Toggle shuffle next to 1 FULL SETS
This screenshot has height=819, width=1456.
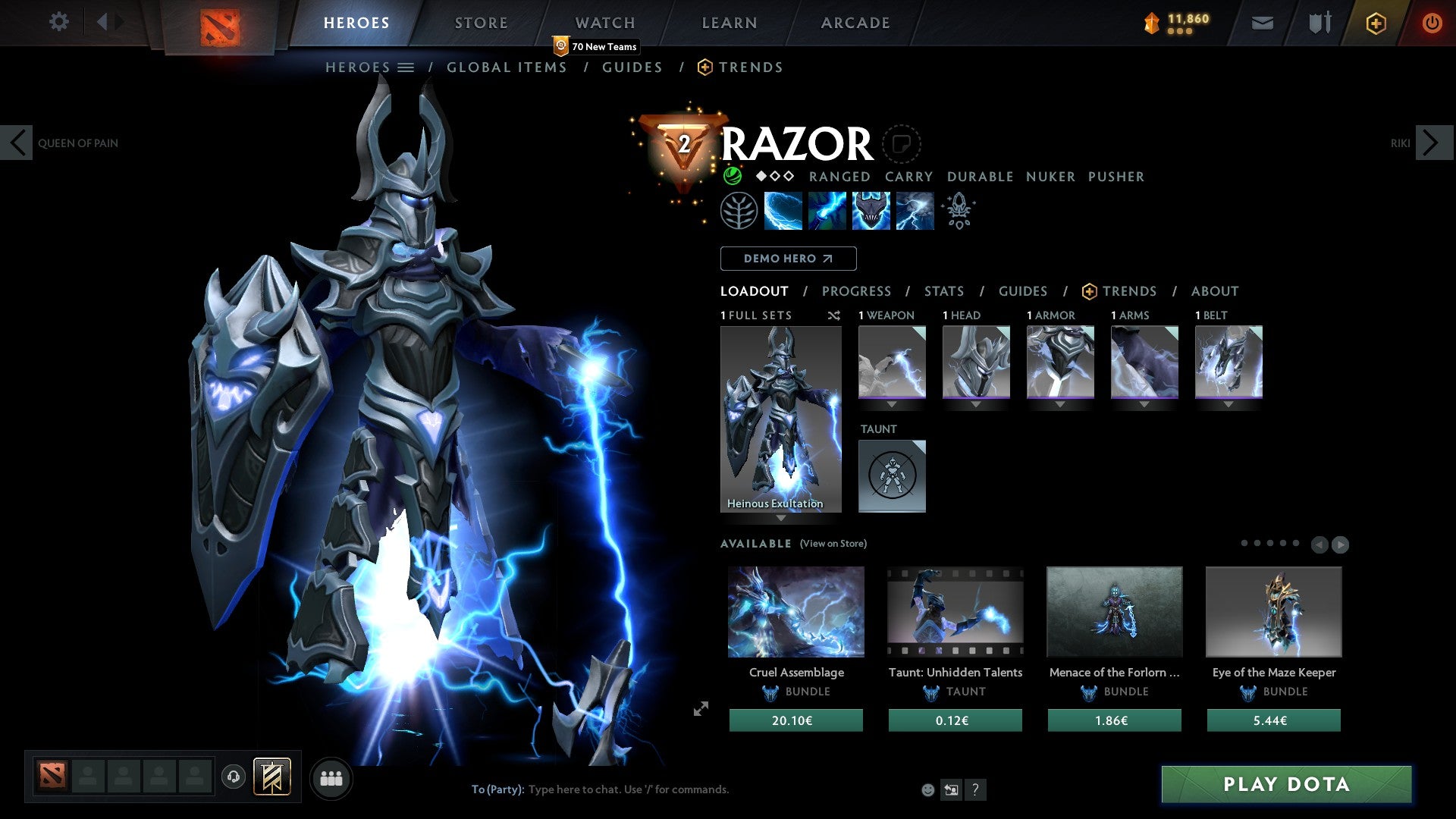pos(834,315)
